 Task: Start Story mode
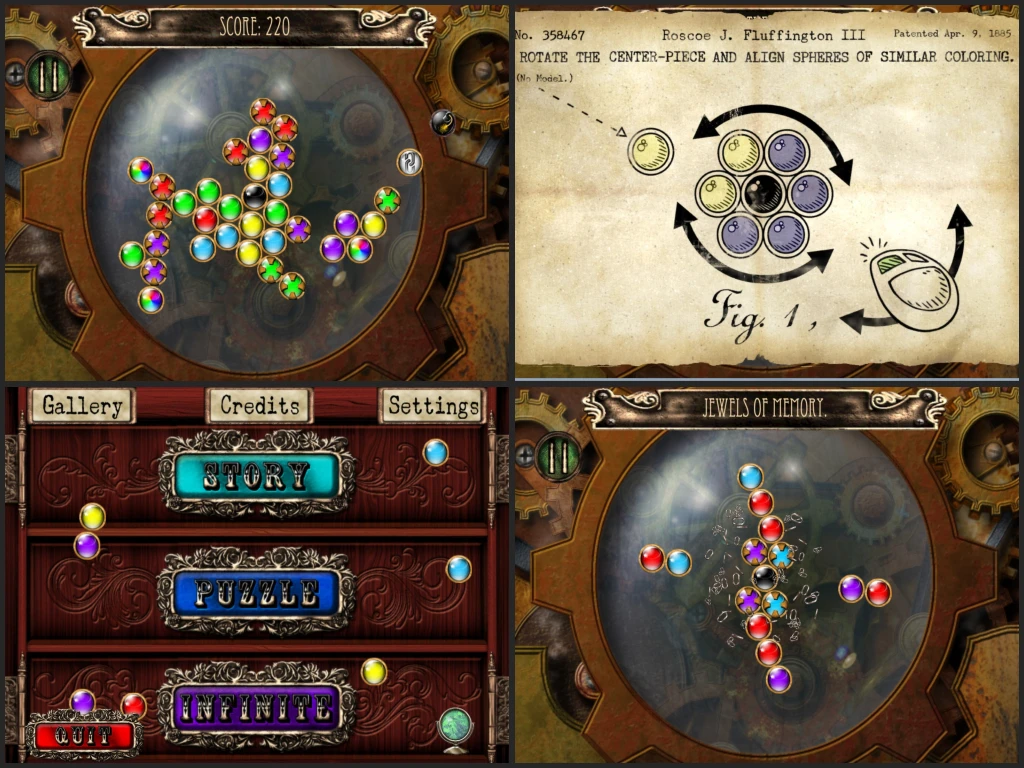click(x=258, y=475)
